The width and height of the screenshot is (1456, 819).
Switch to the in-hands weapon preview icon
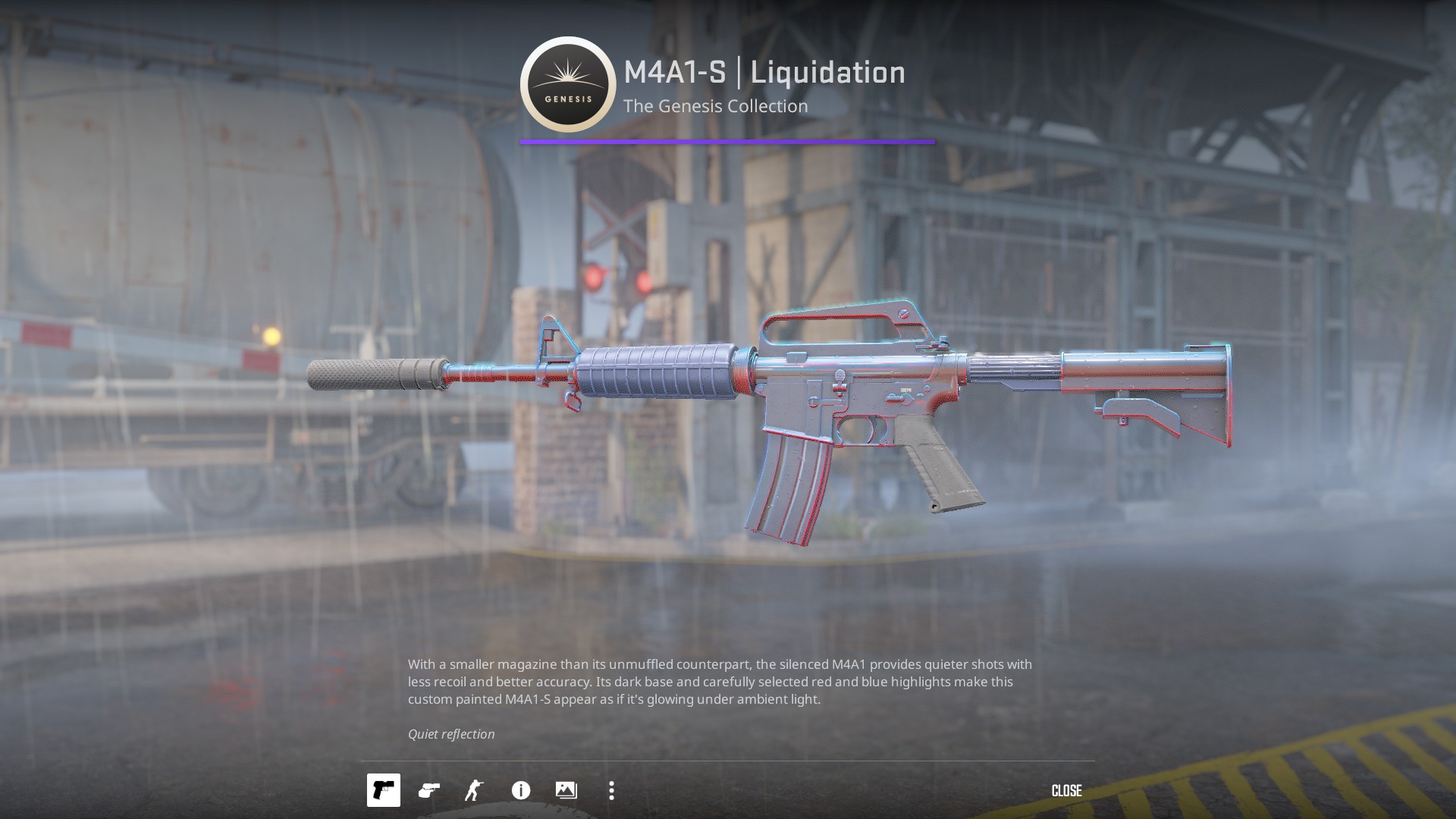[x=429, y=790]
